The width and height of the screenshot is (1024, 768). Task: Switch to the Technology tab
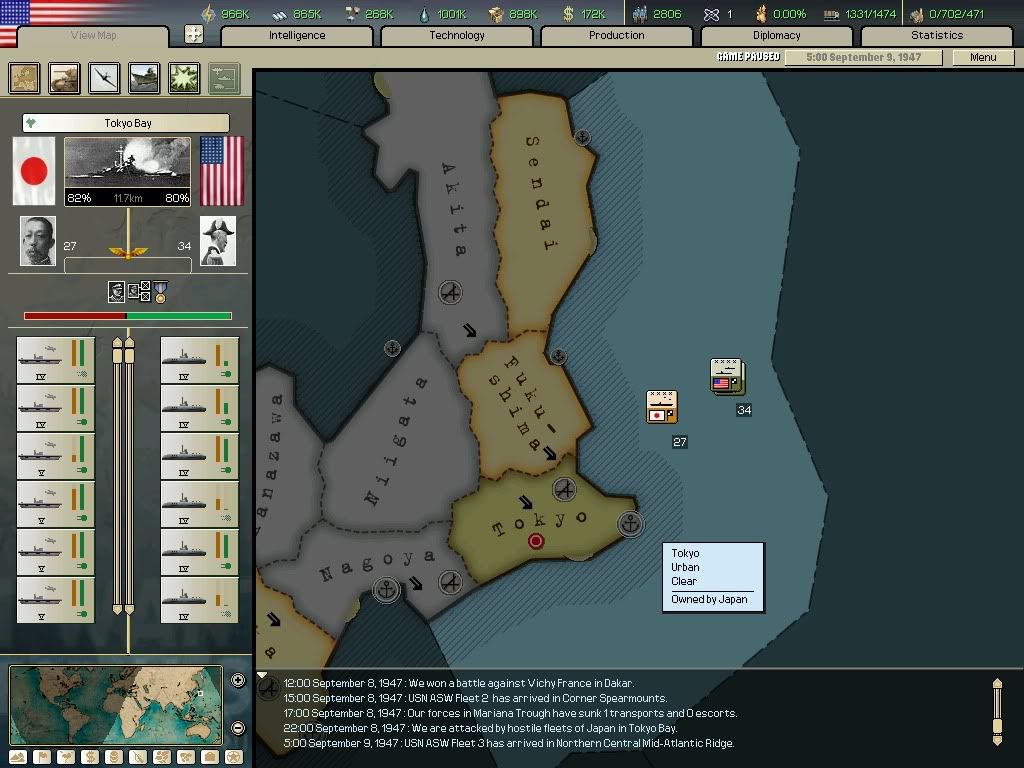pos(457,36)
